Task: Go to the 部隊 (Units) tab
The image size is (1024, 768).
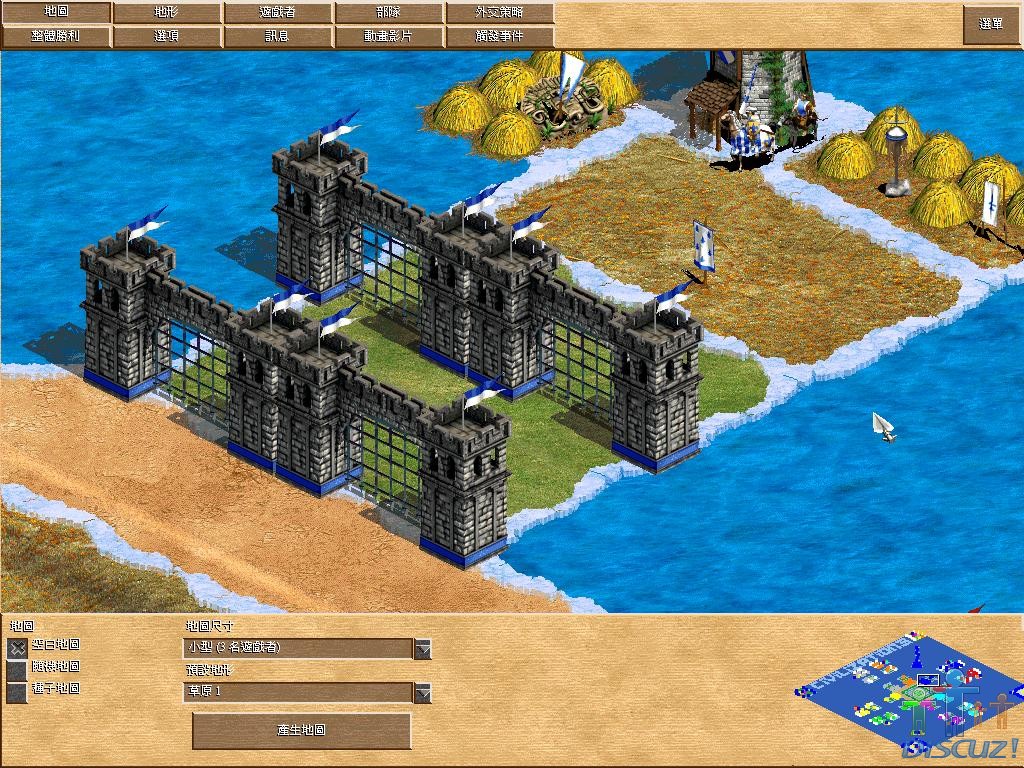Action: (389, 12)
